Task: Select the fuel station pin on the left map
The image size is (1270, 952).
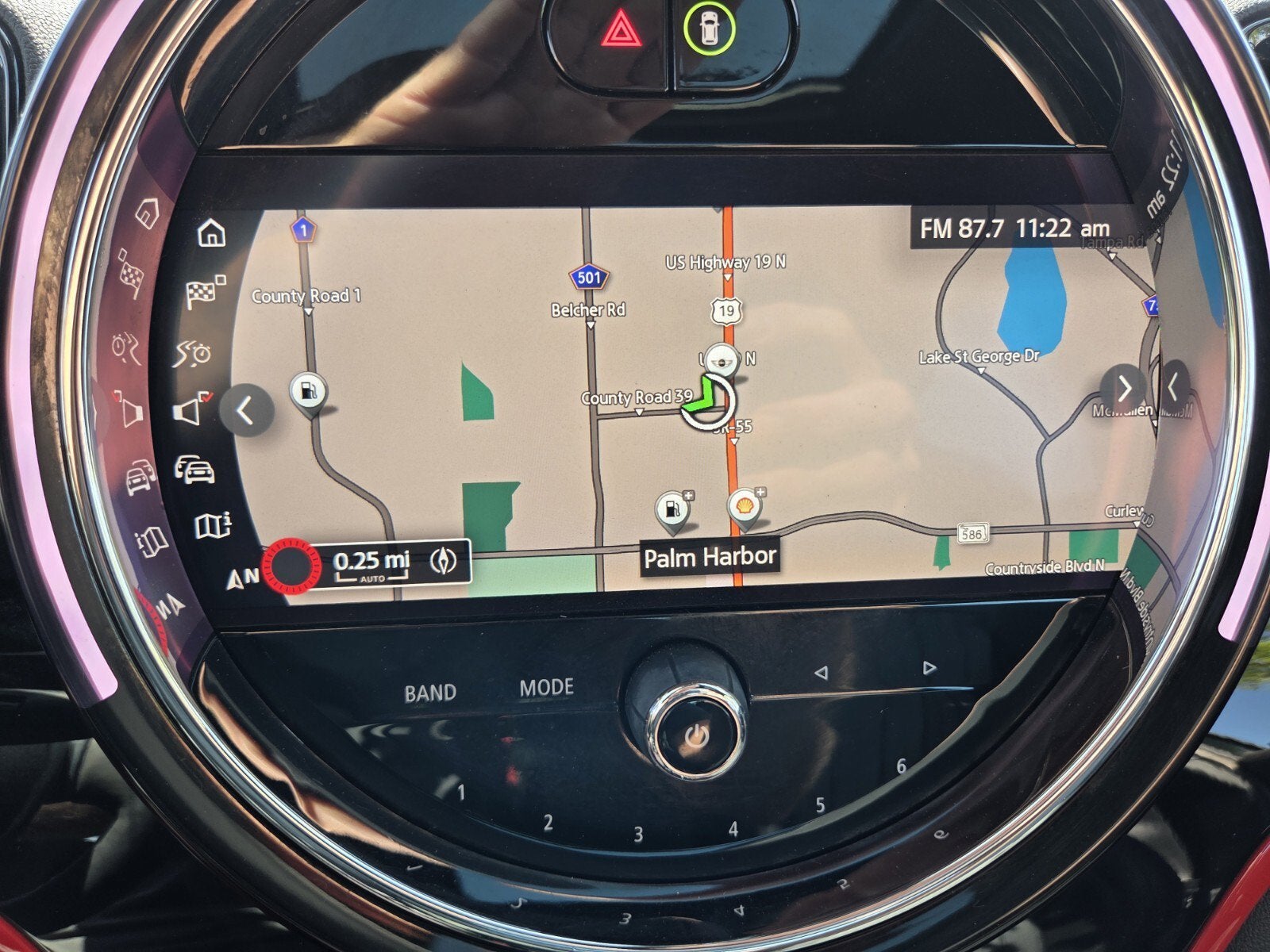Action: pos(310,393)
